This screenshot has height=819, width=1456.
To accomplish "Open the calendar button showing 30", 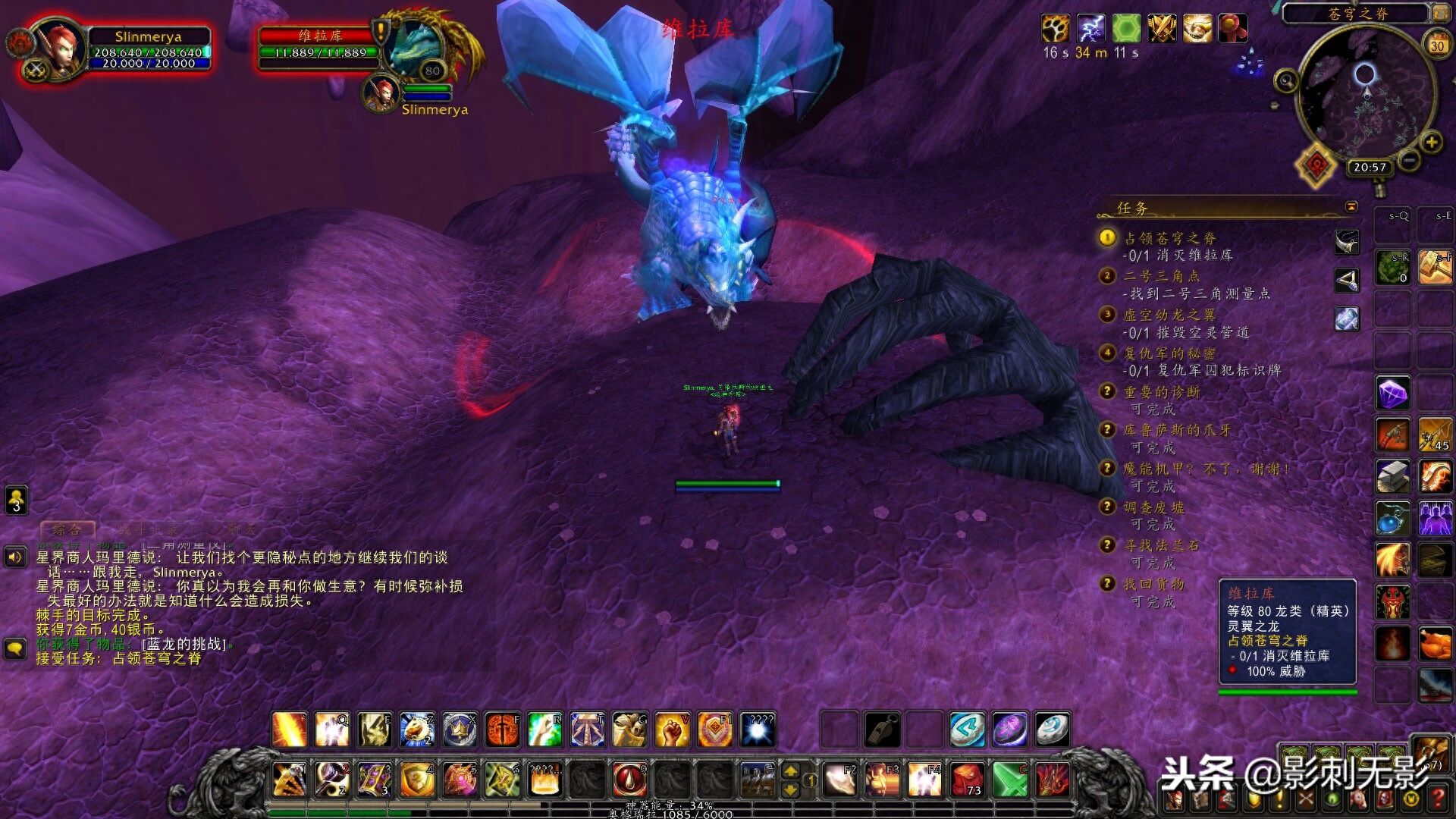I will coord(1436,45).
